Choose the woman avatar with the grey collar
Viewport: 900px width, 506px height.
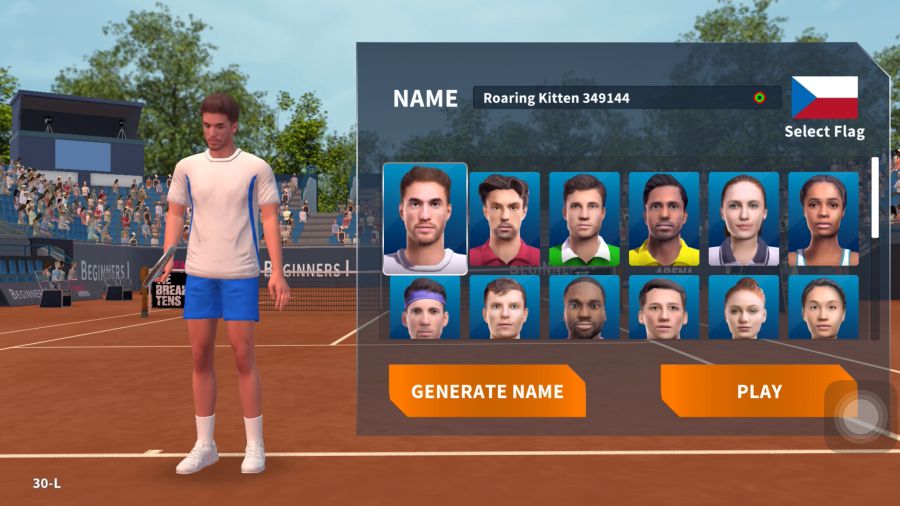tap(744, 220)
